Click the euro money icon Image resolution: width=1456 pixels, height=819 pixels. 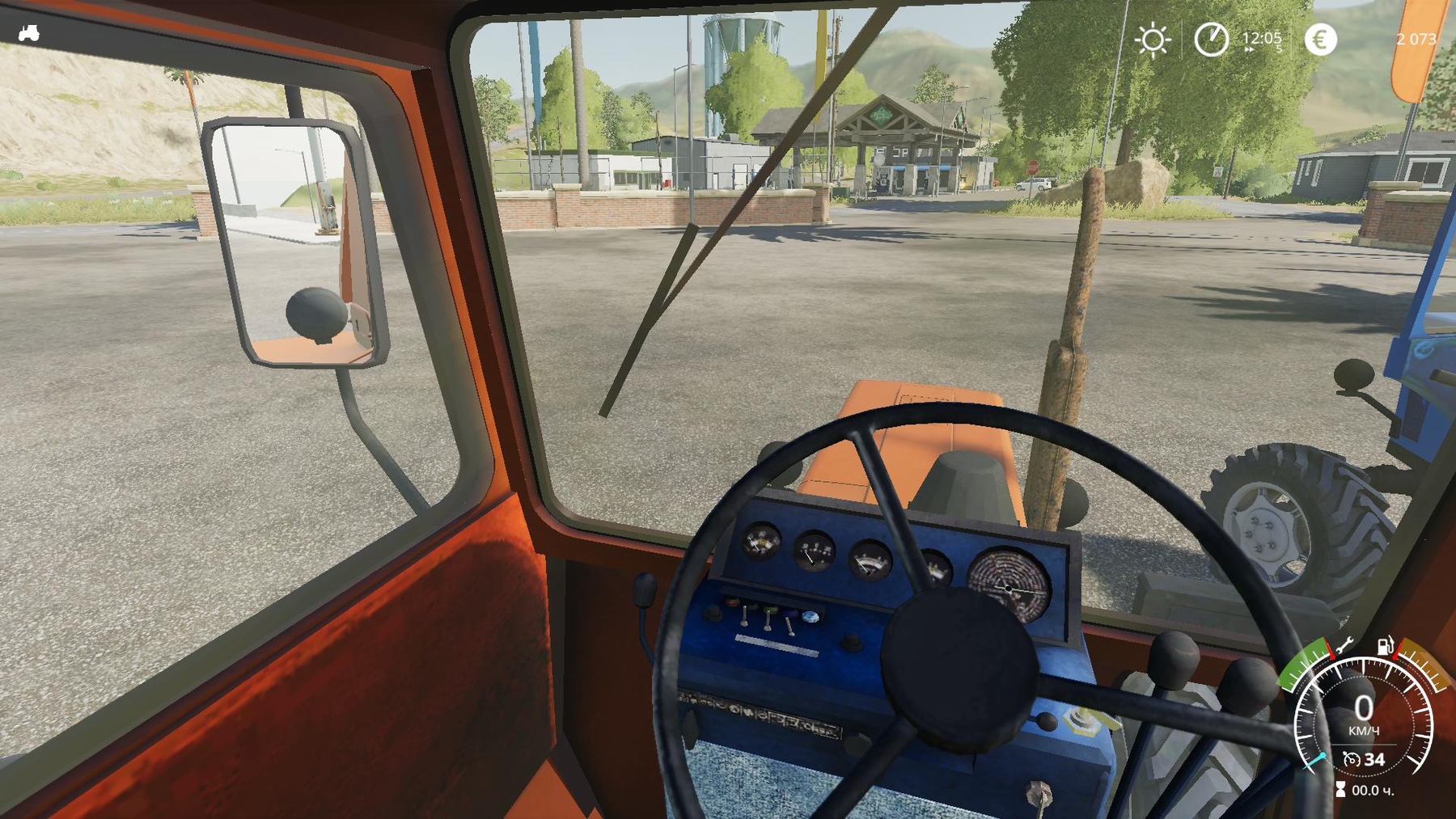[x=1320, y=39]
